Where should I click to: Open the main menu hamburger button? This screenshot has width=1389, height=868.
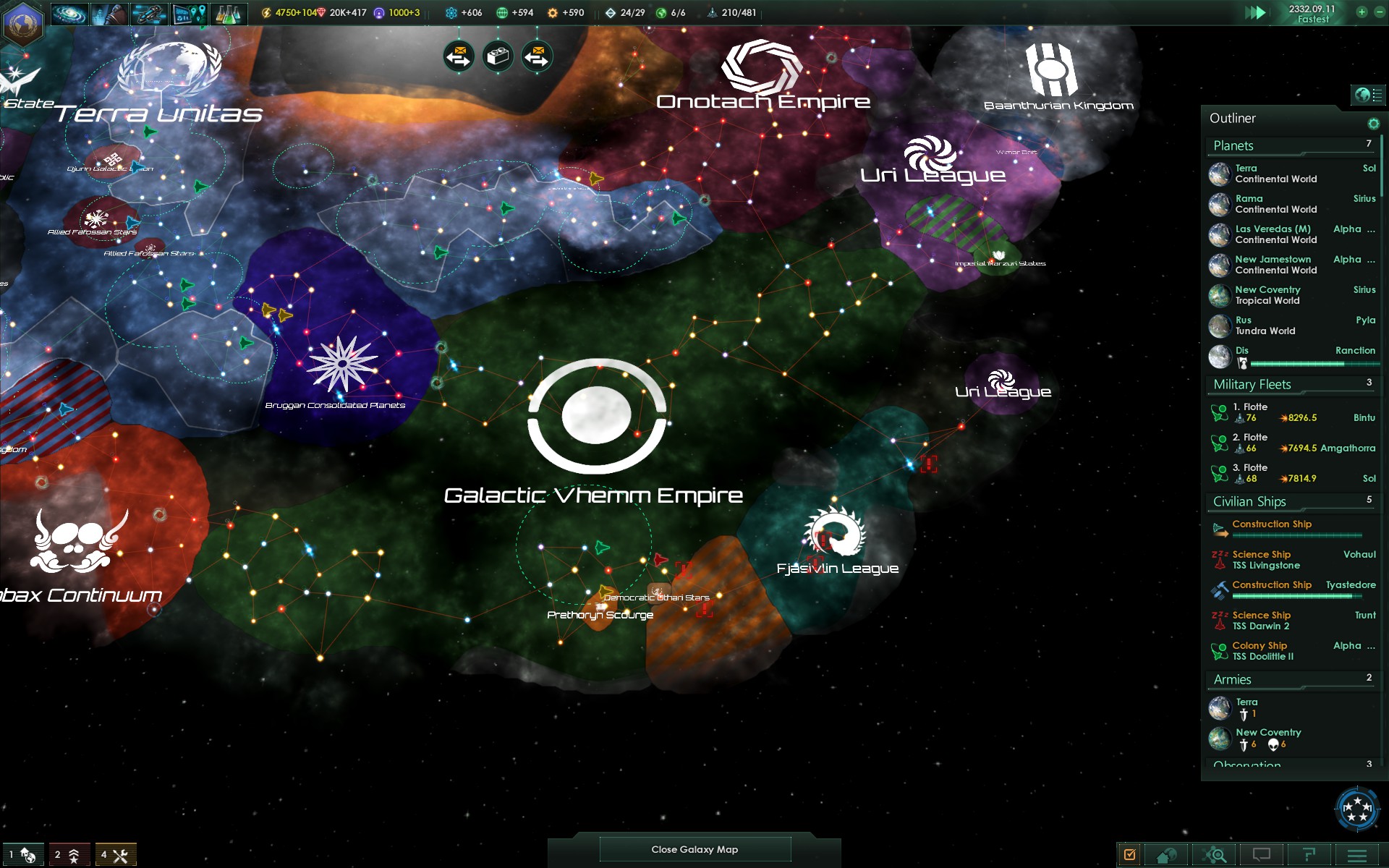1357,855
